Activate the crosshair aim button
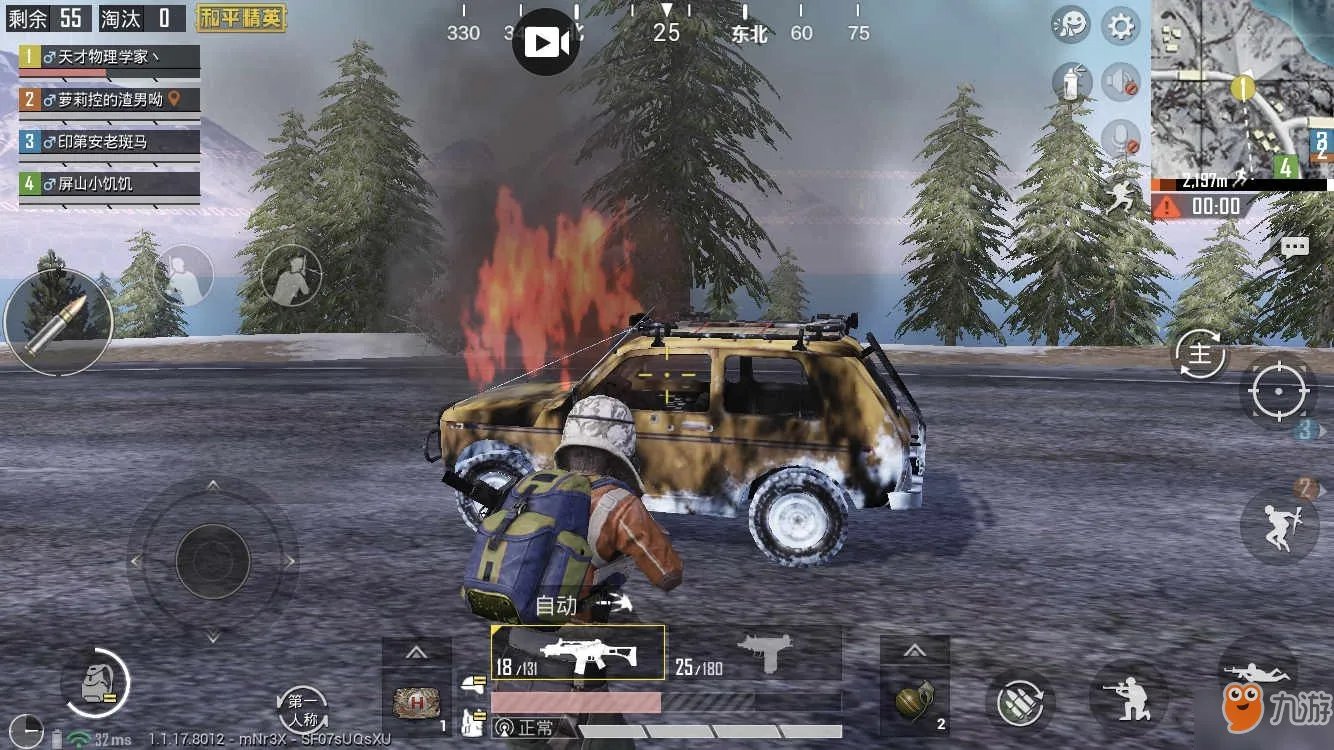This screenshot has width=1334, height=750. [1278, 391]
